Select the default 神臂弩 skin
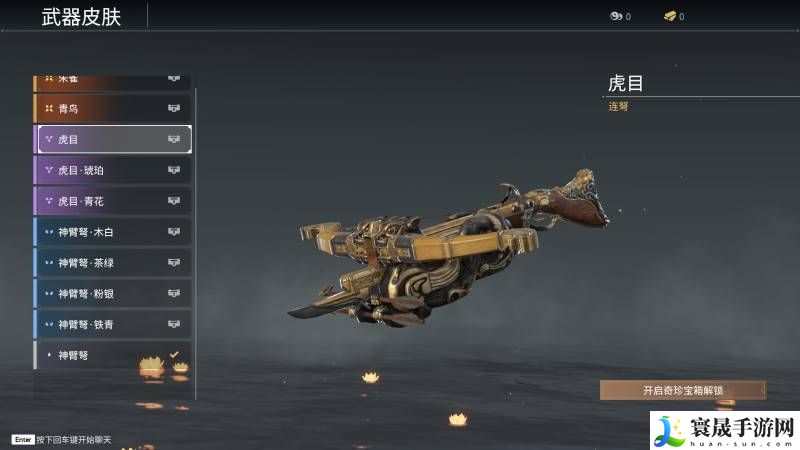Image resolution: width=800 pixels, height=450 pixels. pos(112,355)
